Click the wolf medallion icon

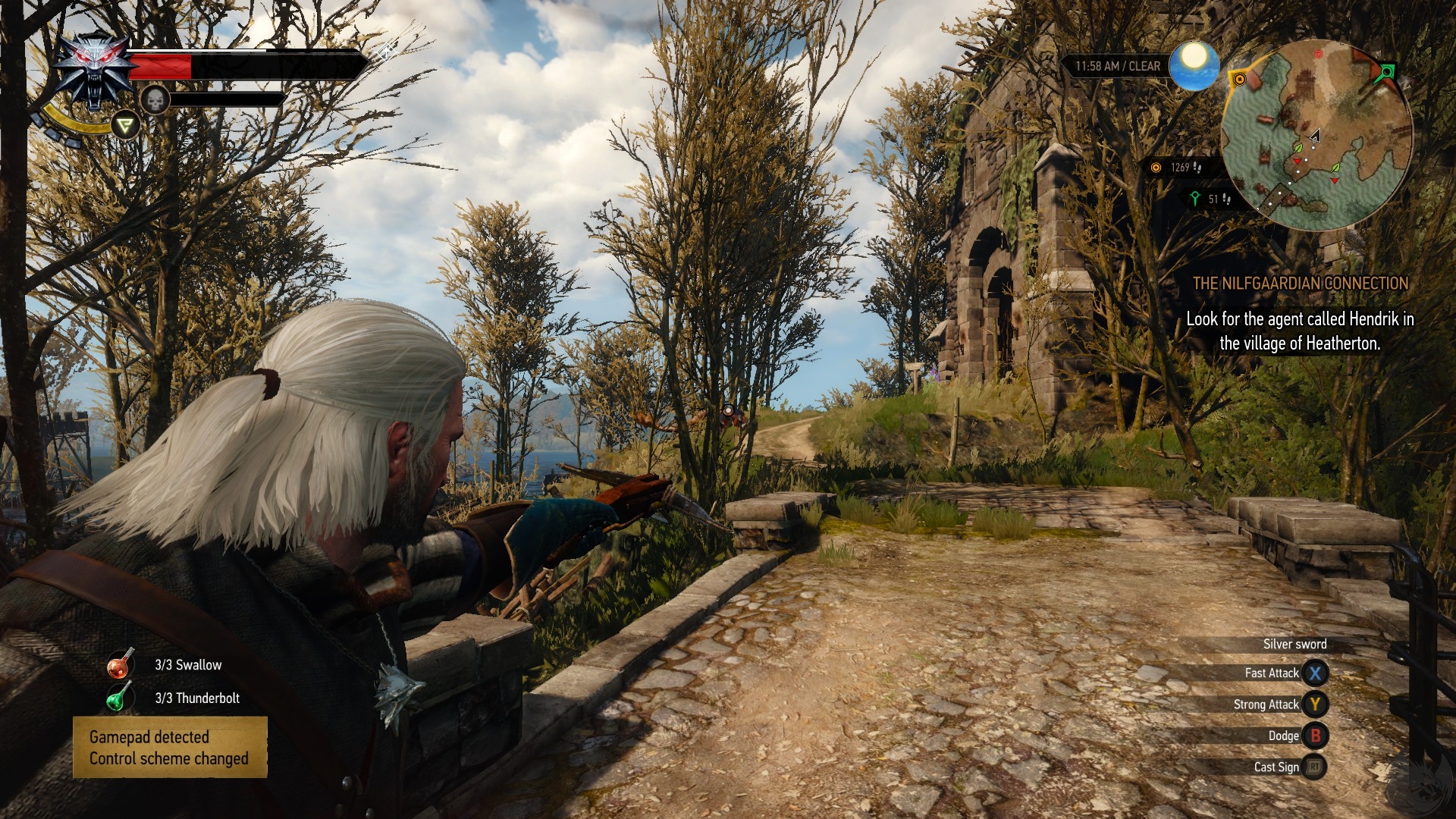(95, 72)
